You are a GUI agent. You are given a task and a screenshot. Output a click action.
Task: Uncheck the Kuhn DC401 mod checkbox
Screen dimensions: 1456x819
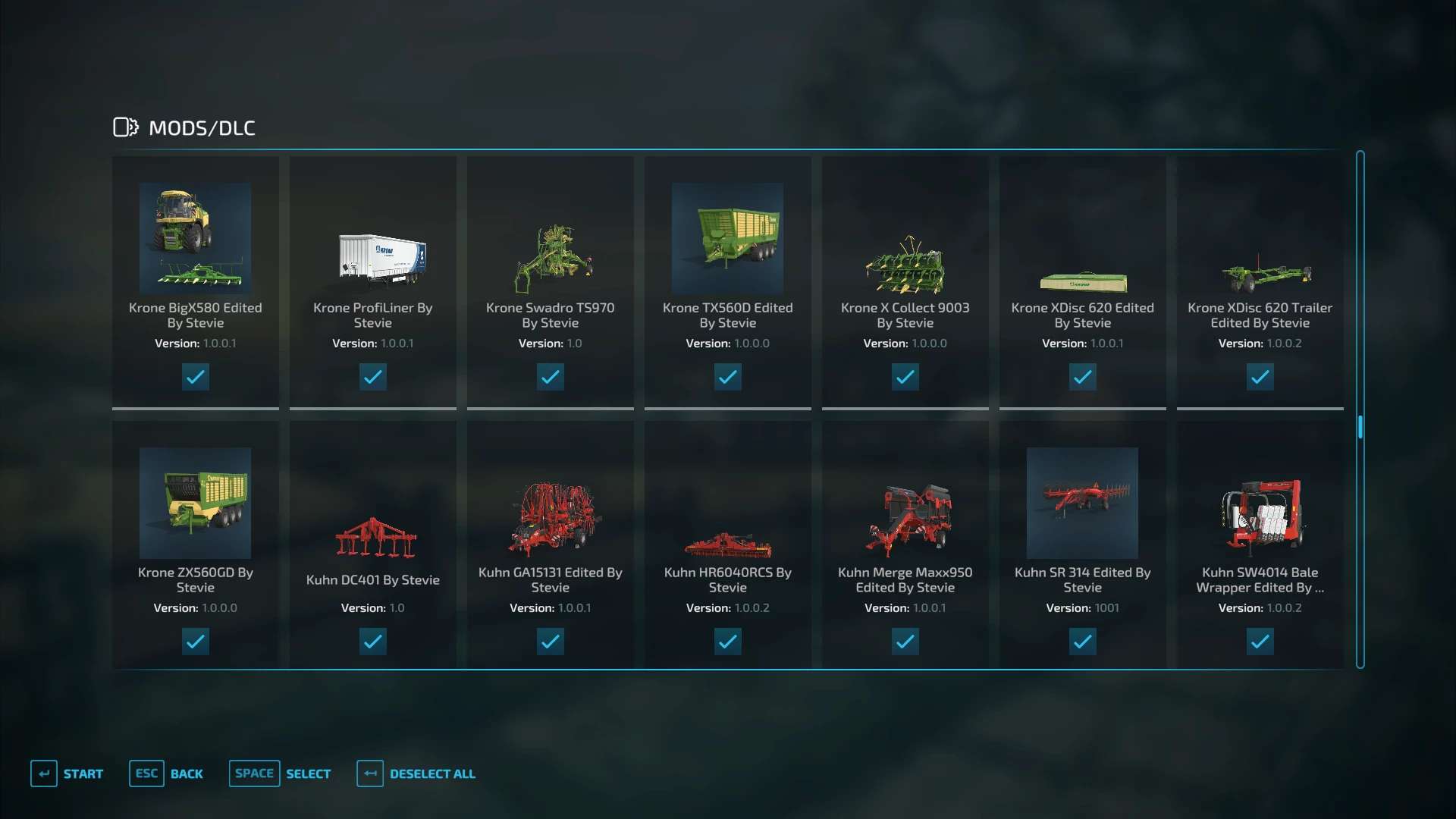(x=373, y=642)
